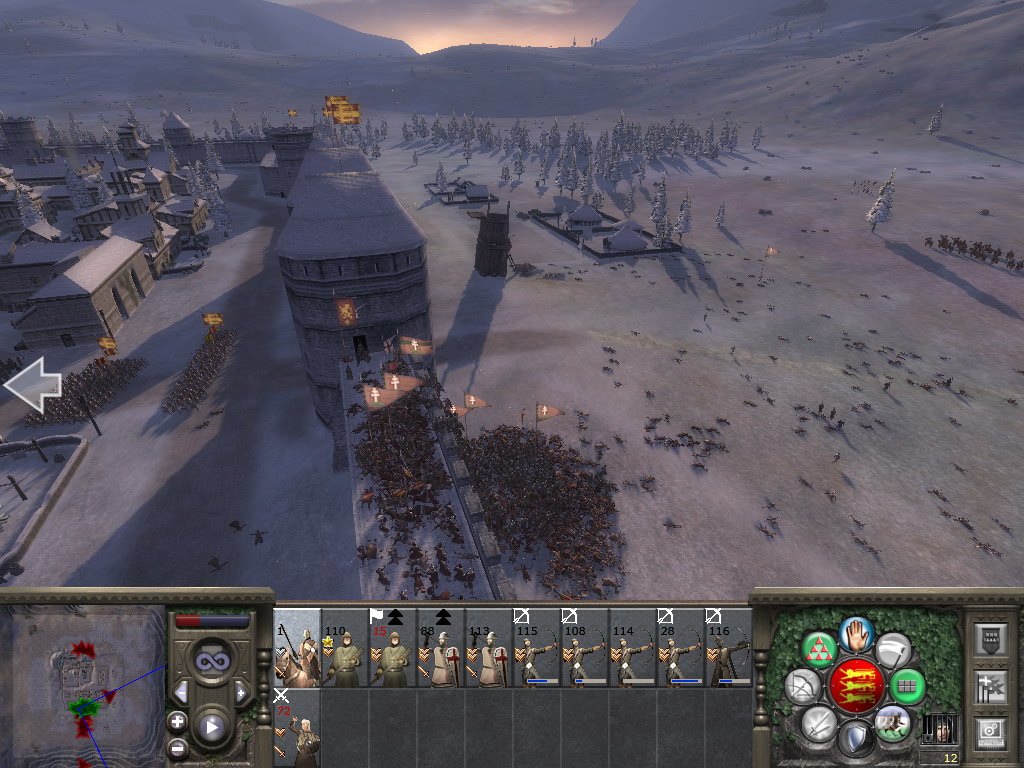The image size is (1024, 768).
Task: Select the 72-man unit card in second row
Action: (297, 728)
